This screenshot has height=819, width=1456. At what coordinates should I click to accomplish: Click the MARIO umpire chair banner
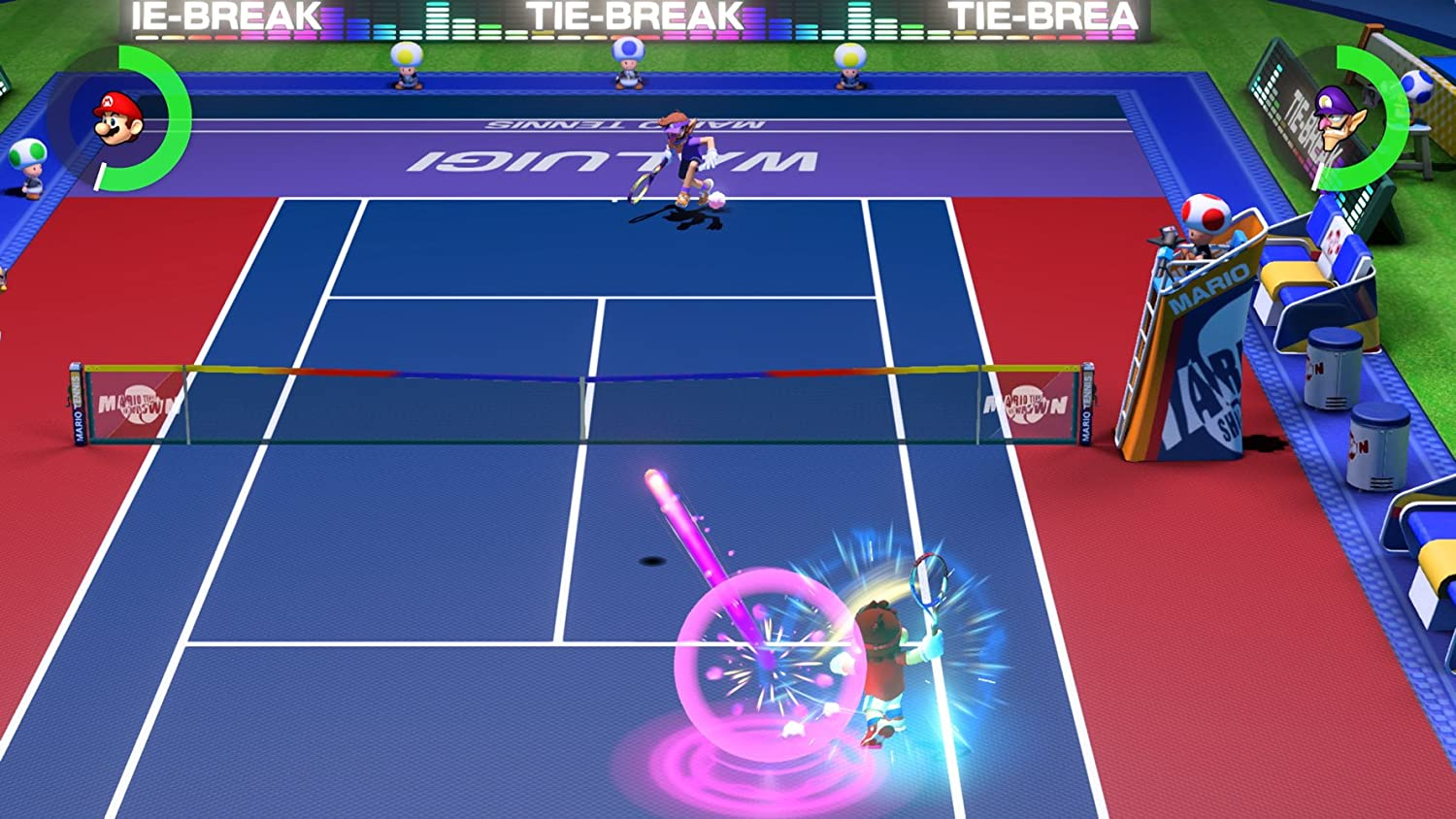[1215, 281]
